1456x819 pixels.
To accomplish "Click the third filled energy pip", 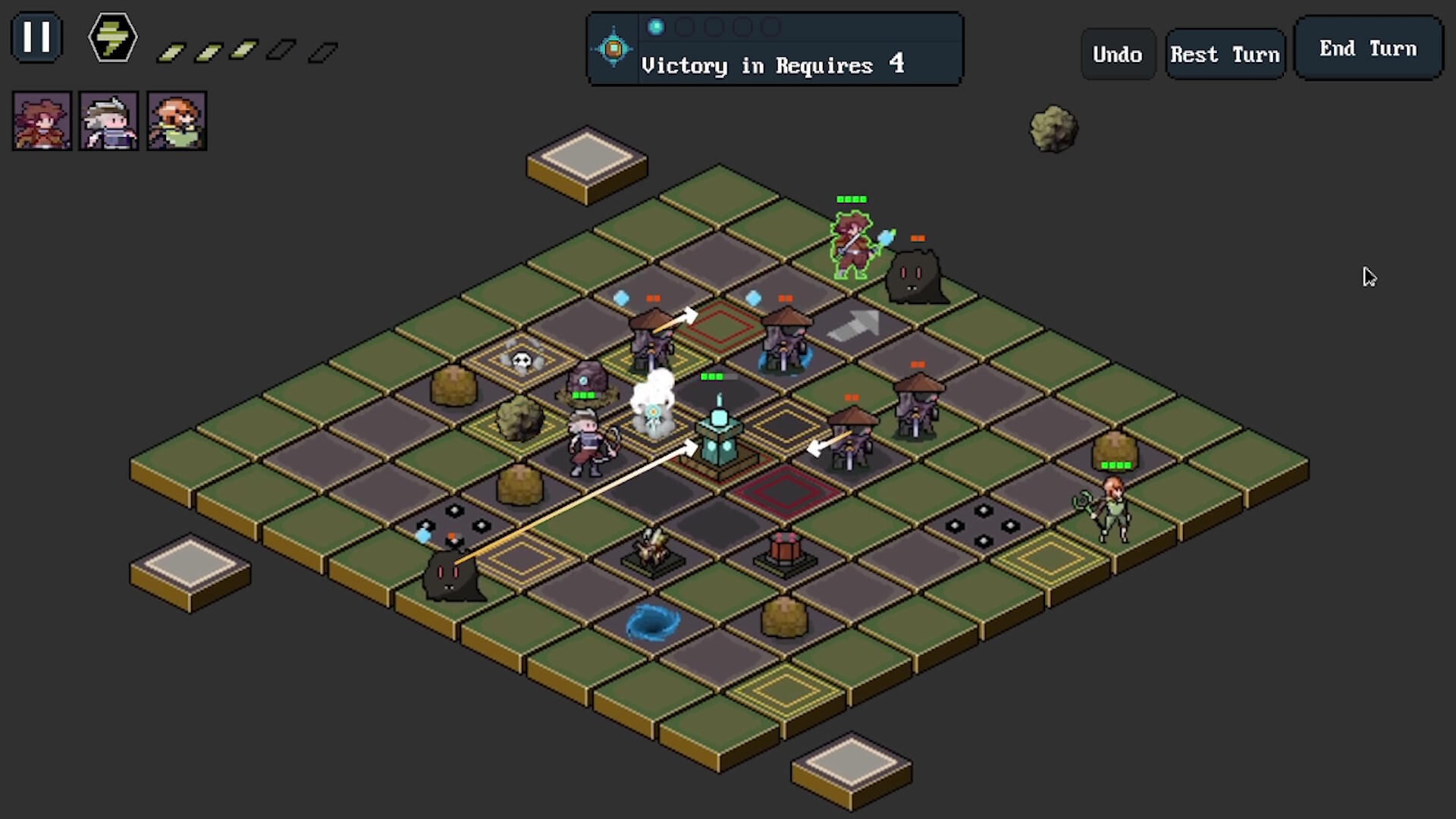I will pyautogui.click(x=243, y=49).
